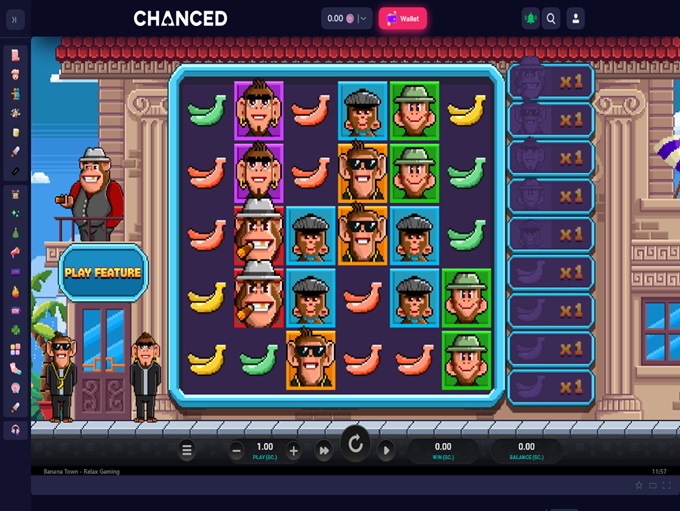Open the headphones support icon
Viewport: 680px width, 511px height.
(15, 429)
